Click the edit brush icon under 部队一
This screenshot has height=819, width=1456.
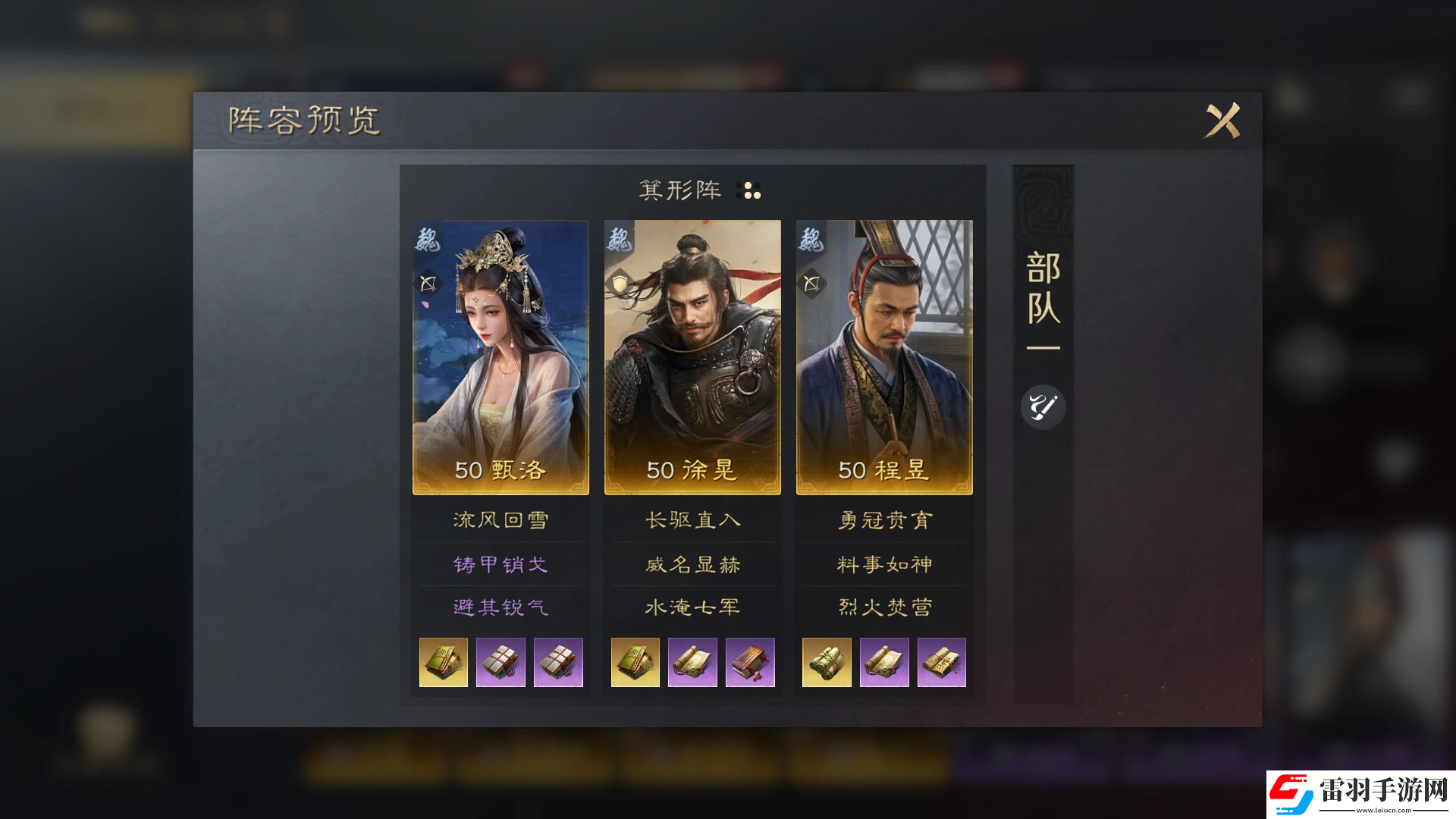click(1043, 406)
